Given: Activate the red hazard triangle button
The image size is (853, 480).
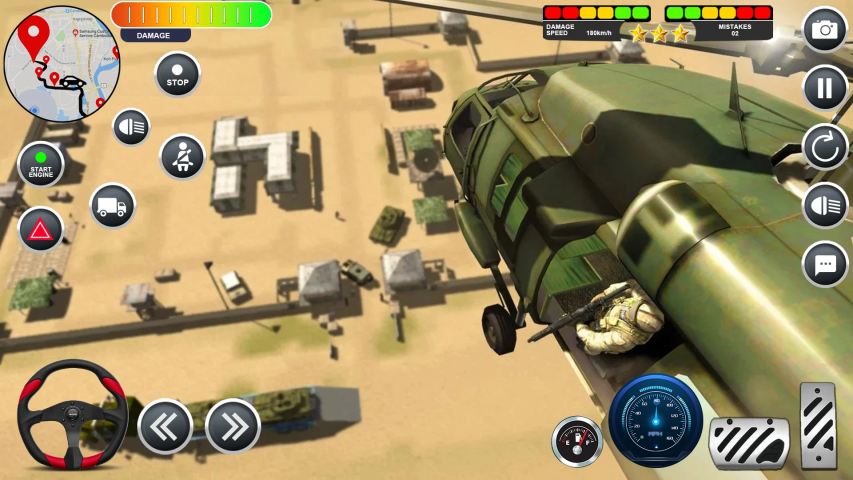Looking at the screenshot, I should click(41, 230).
